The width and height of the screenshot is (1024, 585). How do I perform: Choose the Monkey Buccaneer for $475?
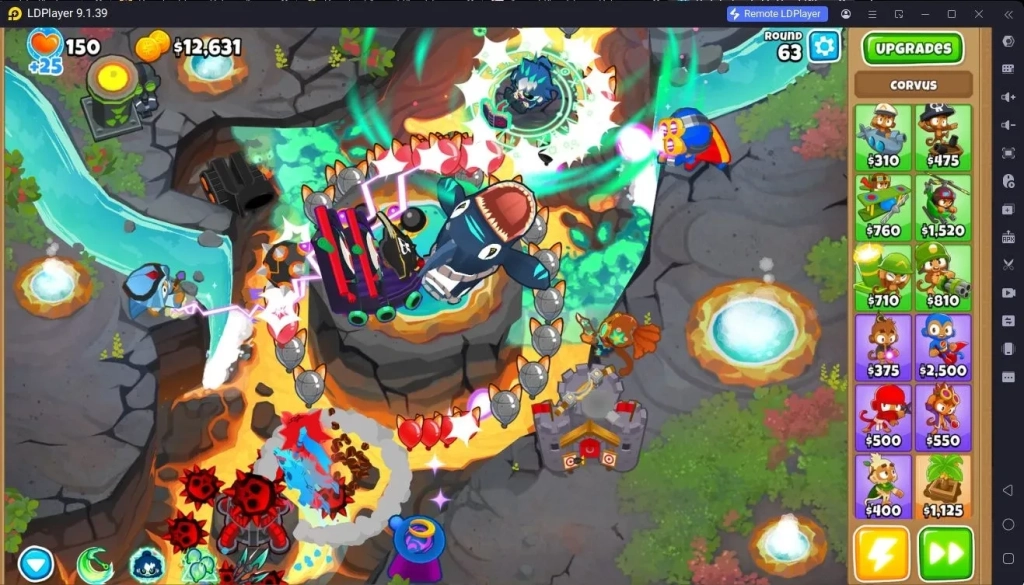pyautogui.click(x=942, y=137)
